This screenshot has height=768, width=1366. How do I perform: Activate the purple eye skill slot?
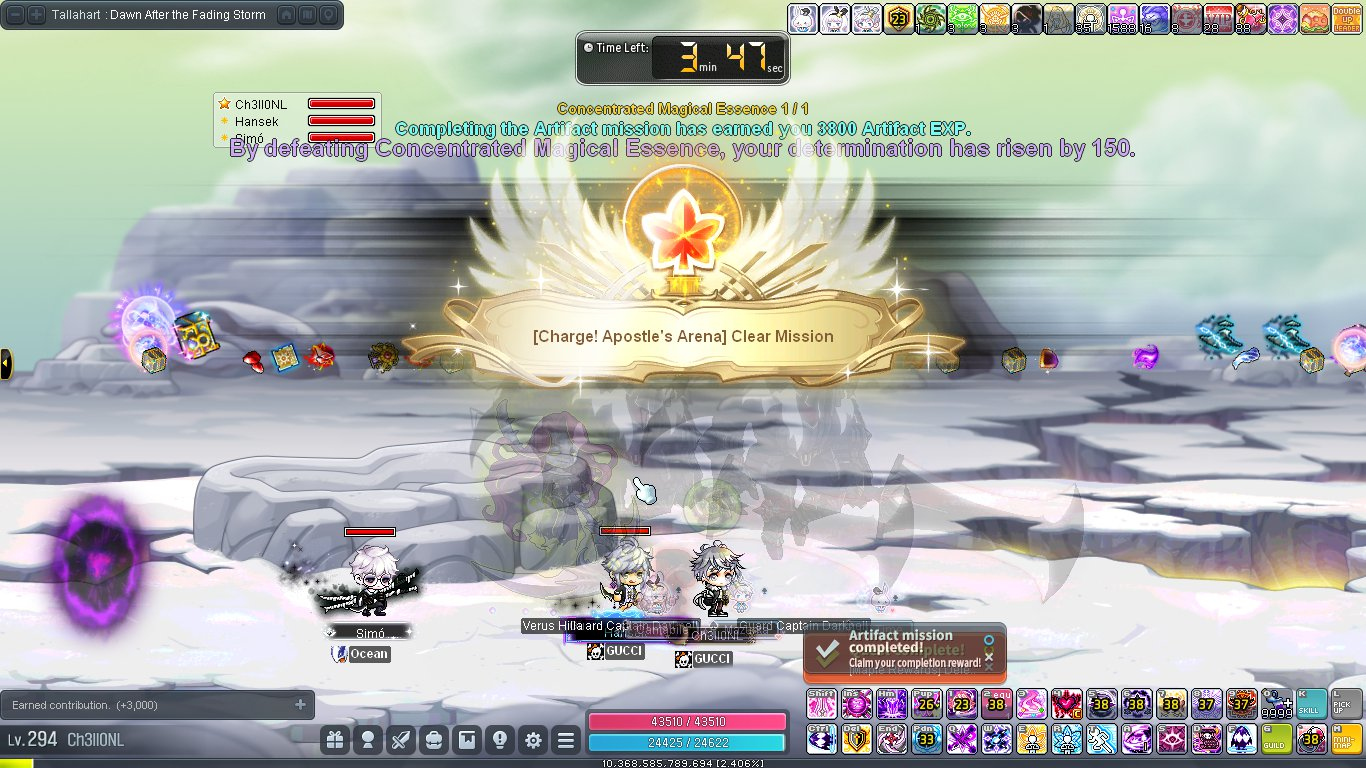click(1171, 739)
